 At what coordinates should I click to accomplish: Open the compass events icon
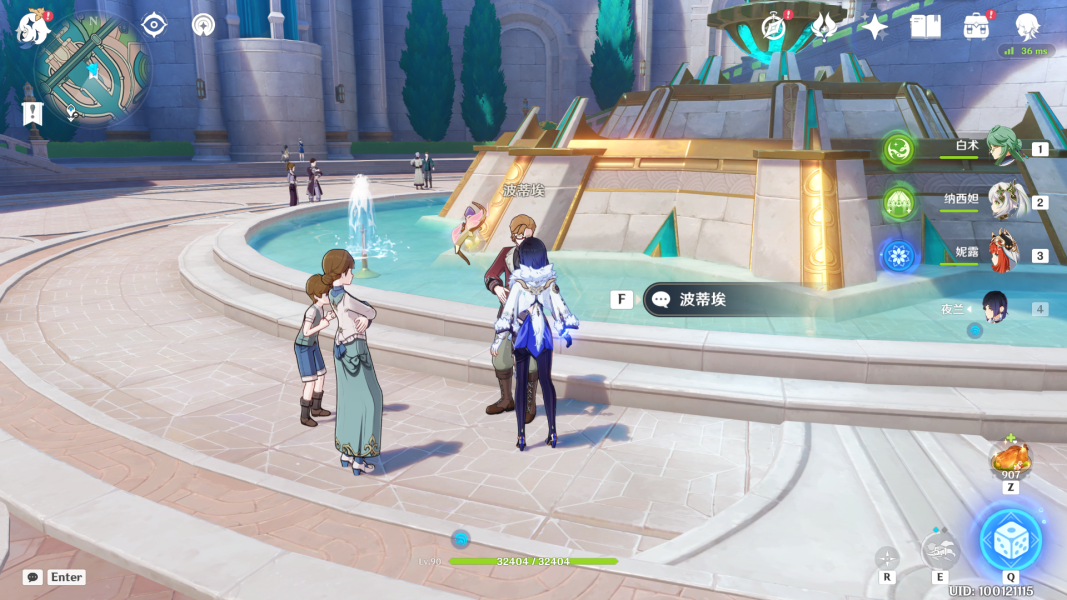[x=772, y=26]
